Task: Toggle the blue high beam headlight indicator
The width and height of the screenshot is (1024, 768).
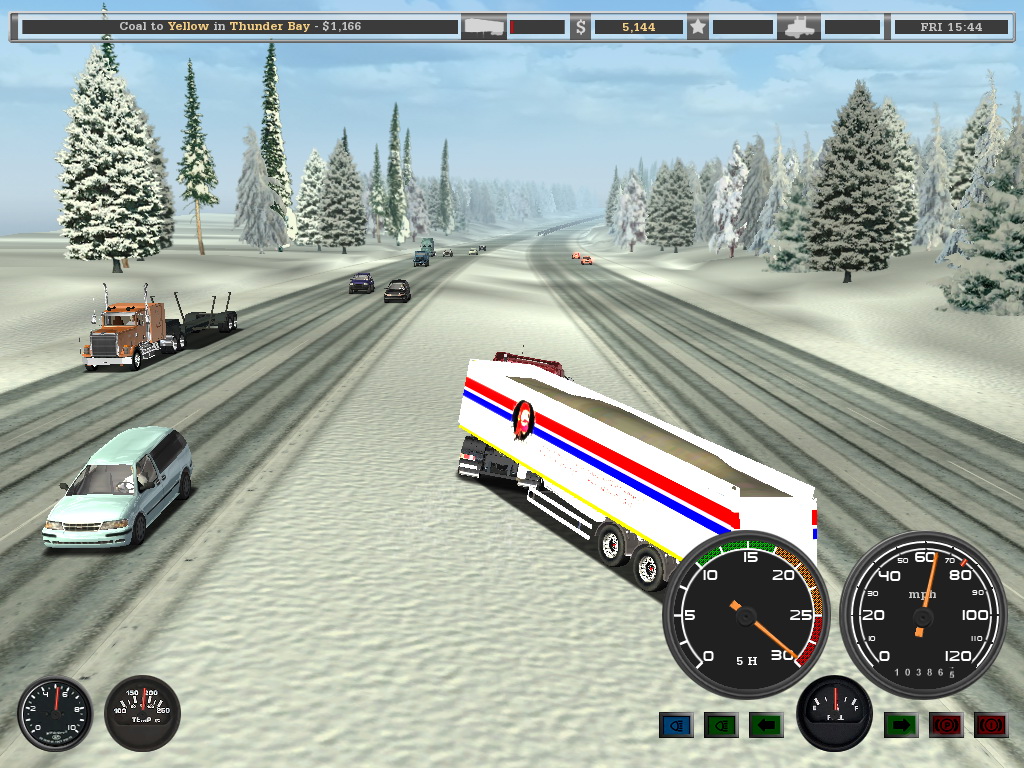Action: [676, 725]
